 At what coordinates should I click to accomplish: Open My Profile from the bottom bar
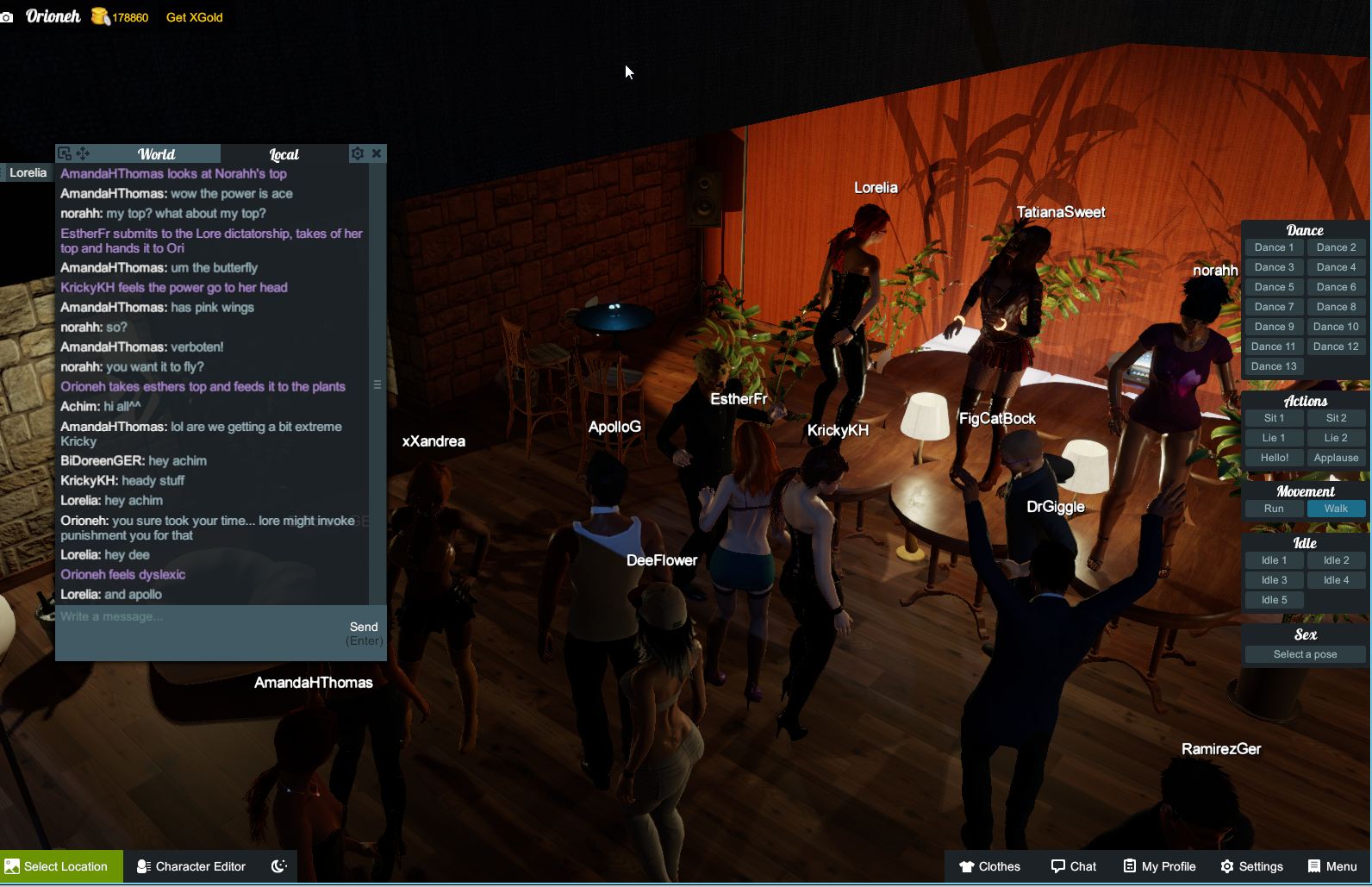[x=1158, y=866]
